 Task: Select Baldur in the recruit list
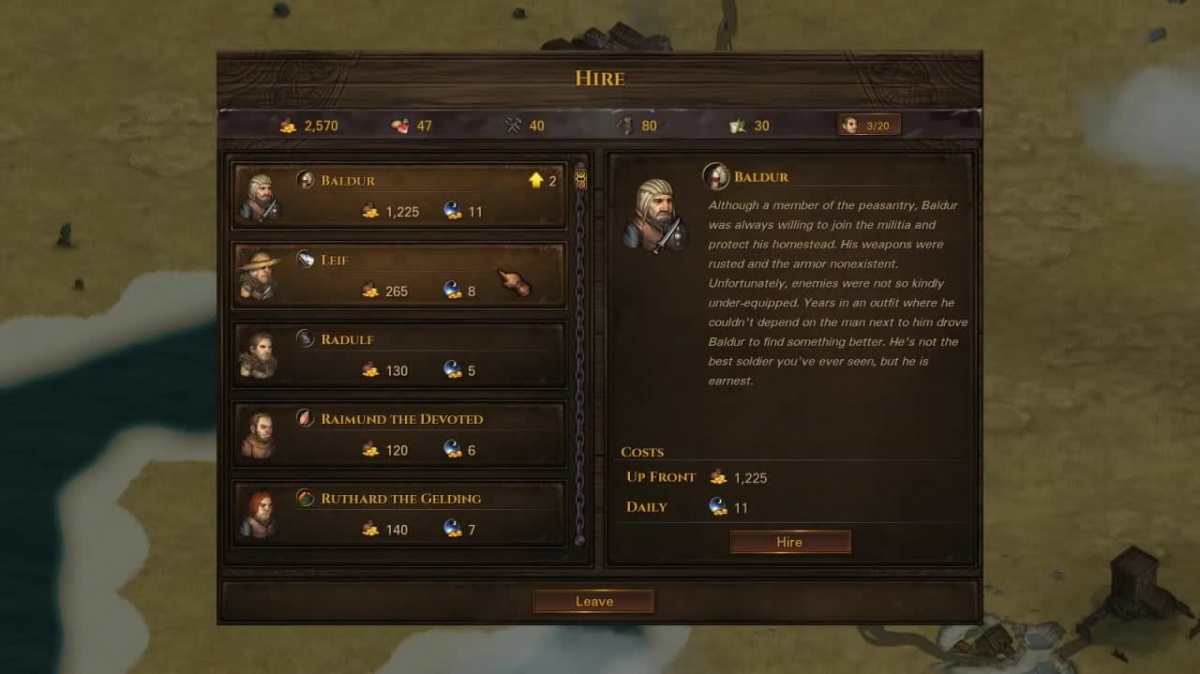tap(400, 196)
